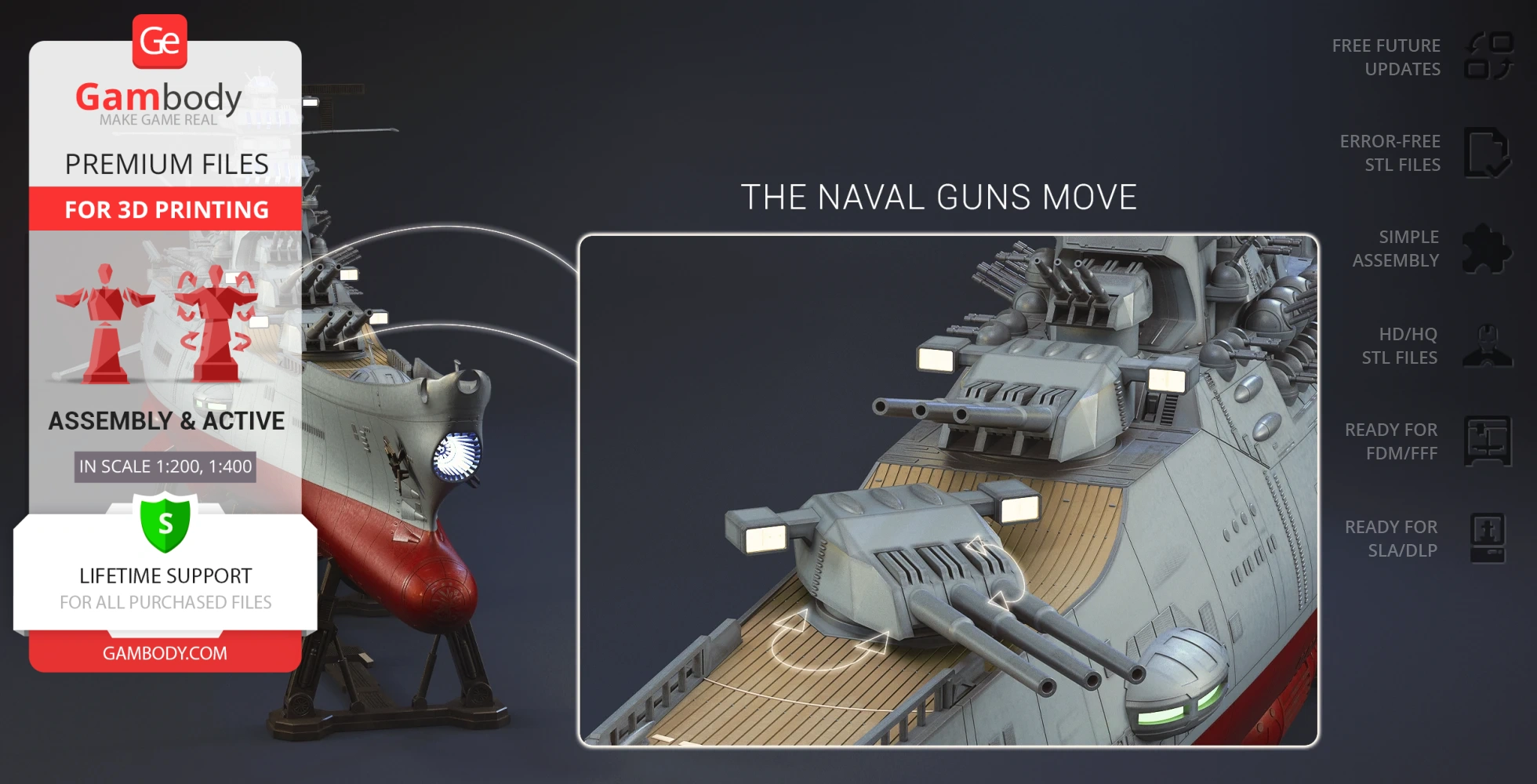This screenshot has width=1537, height=784.
Task: Choose the Error-Free STL Files icon
Action: point(1487,153)
